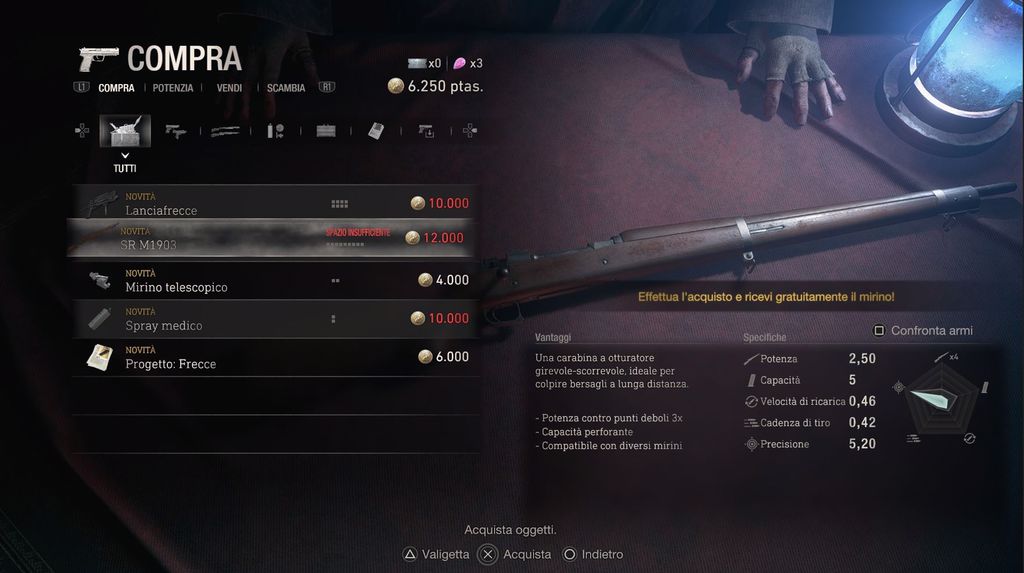Go back with Indietro
Image resolution: width=1024 pixels, height=573 pixels.
[593, 554]
